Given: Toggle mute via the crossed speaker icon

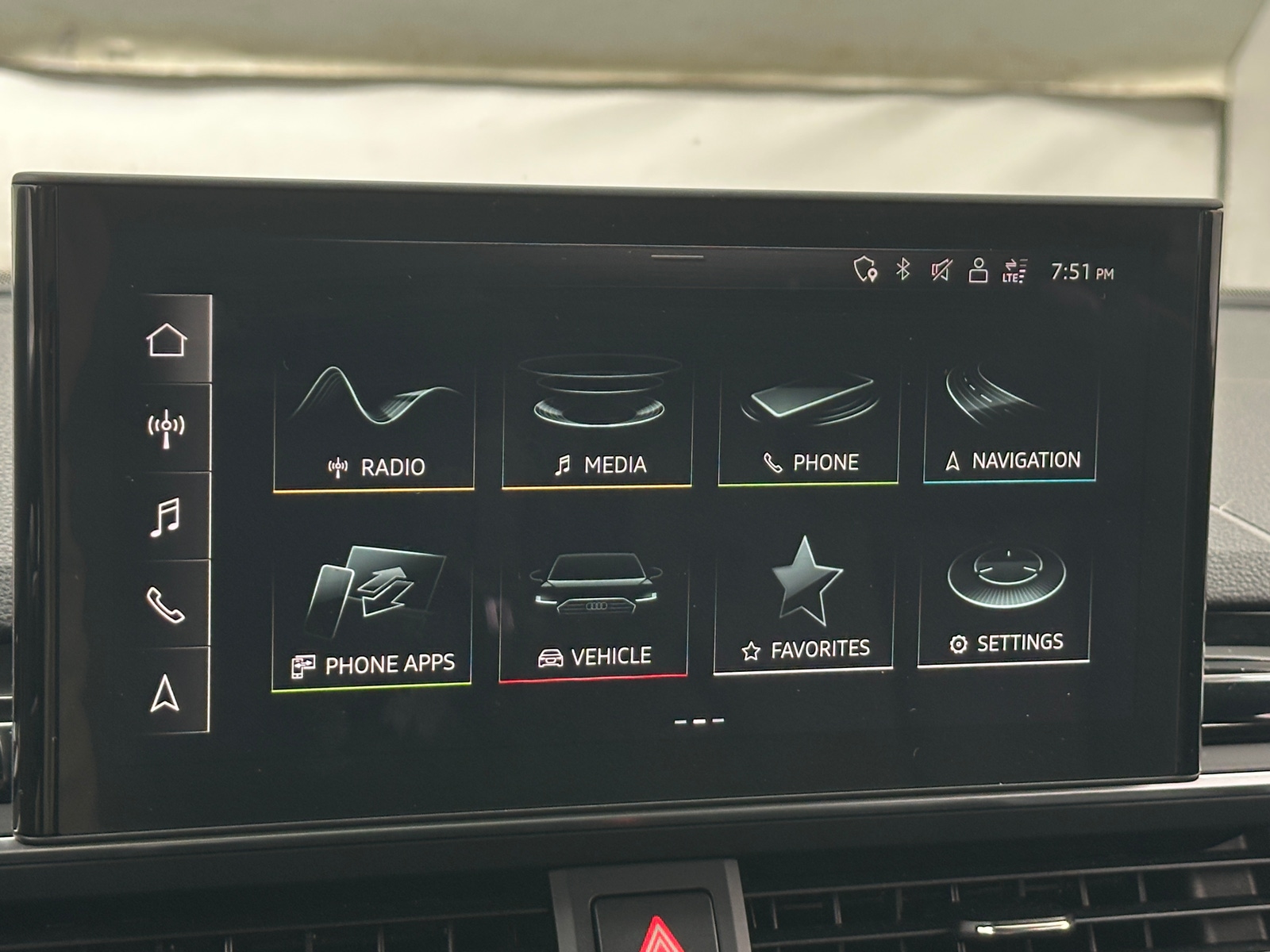Looking at the screenshot, I should click(941, 270).
